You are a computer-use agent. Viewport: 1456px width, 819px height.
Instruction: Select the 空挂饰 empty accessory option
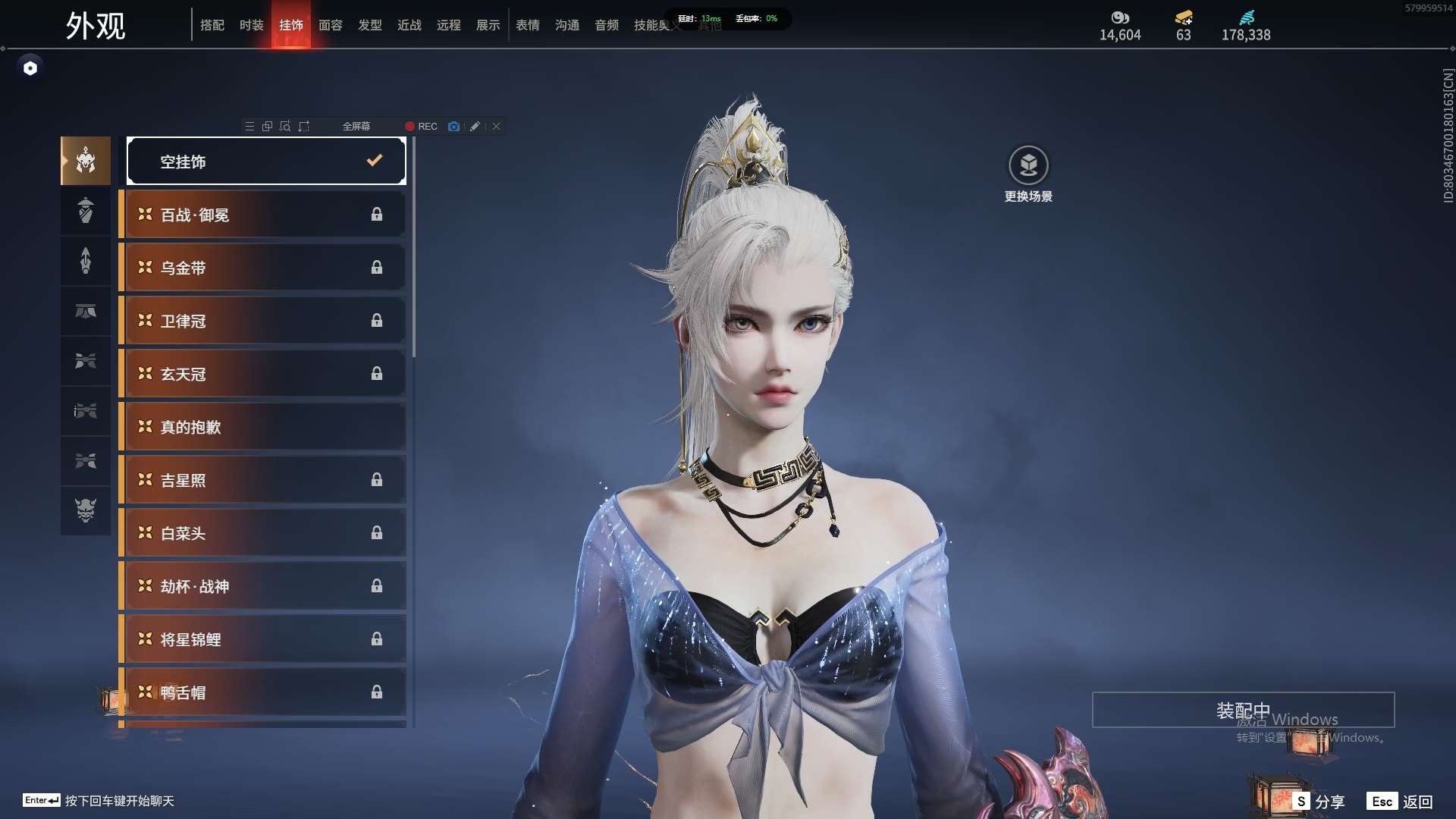(x=266, y=161)
